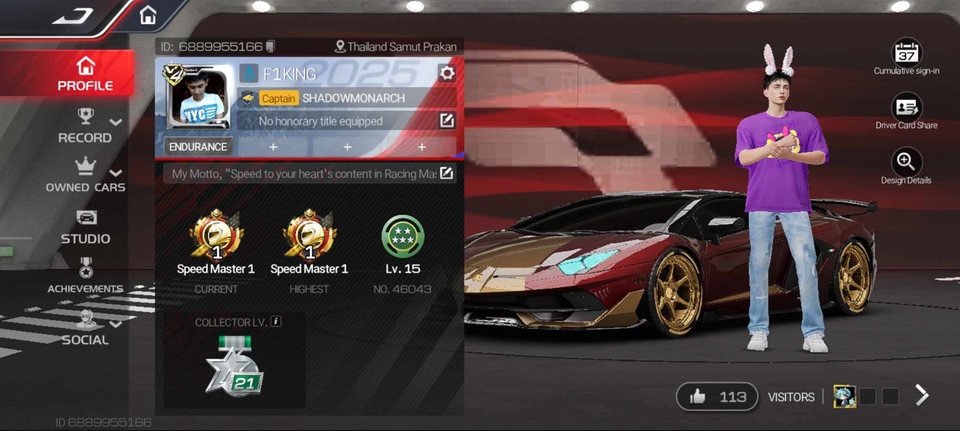Go back using the top-left arrow
960x431 pixels.
click(72, 15)
